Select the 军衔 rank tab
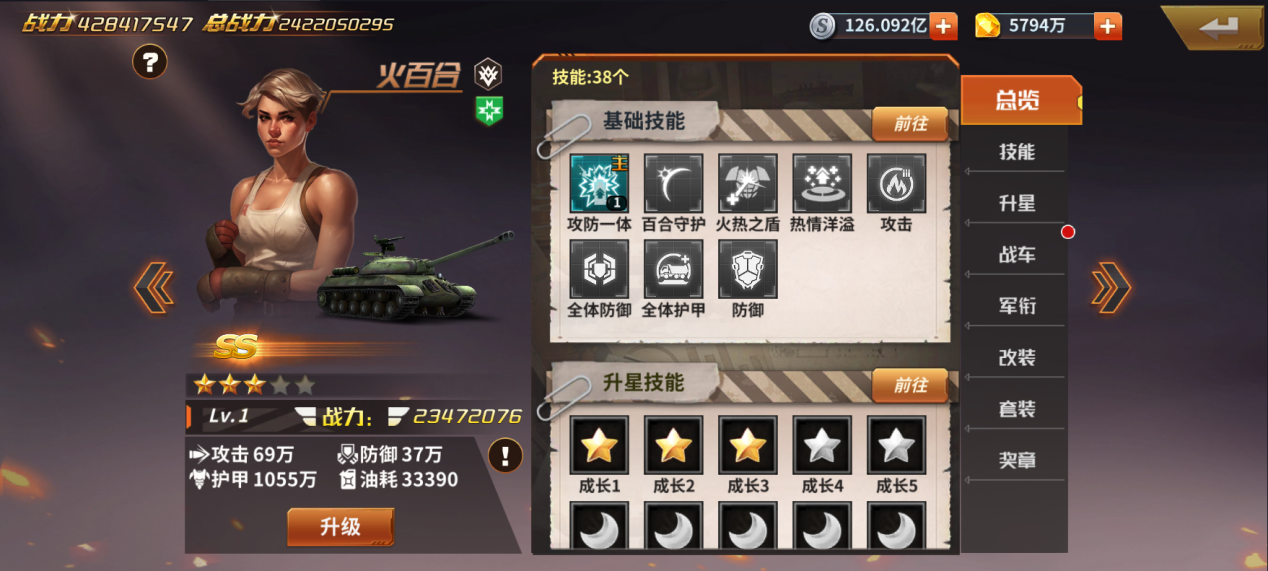Image resolution: width=1268 pixels, height=571 pixels. click(x=1017, y=306)
